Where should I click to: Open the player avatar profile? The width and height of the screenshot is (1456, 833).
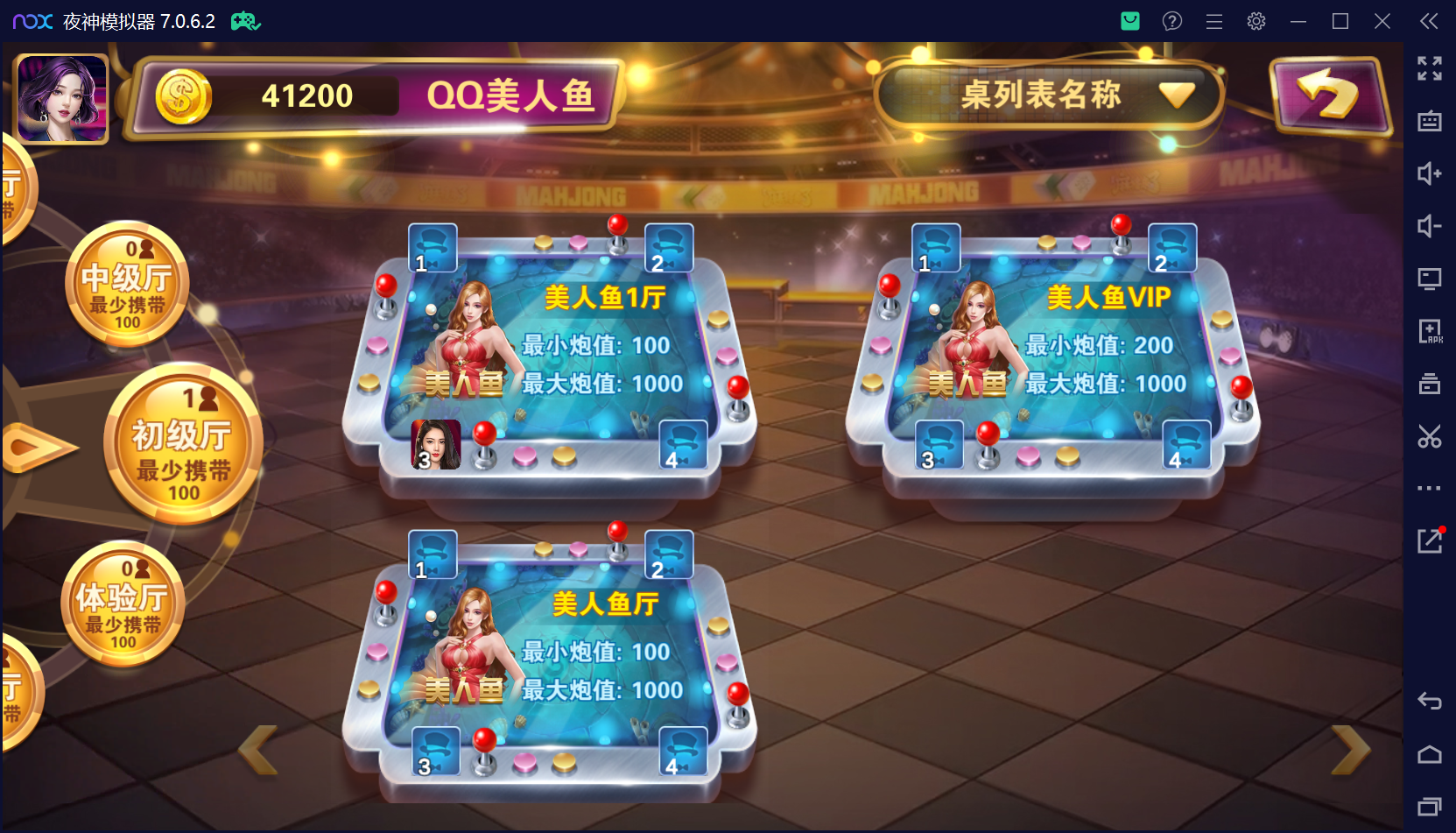[x=62, y=98]
